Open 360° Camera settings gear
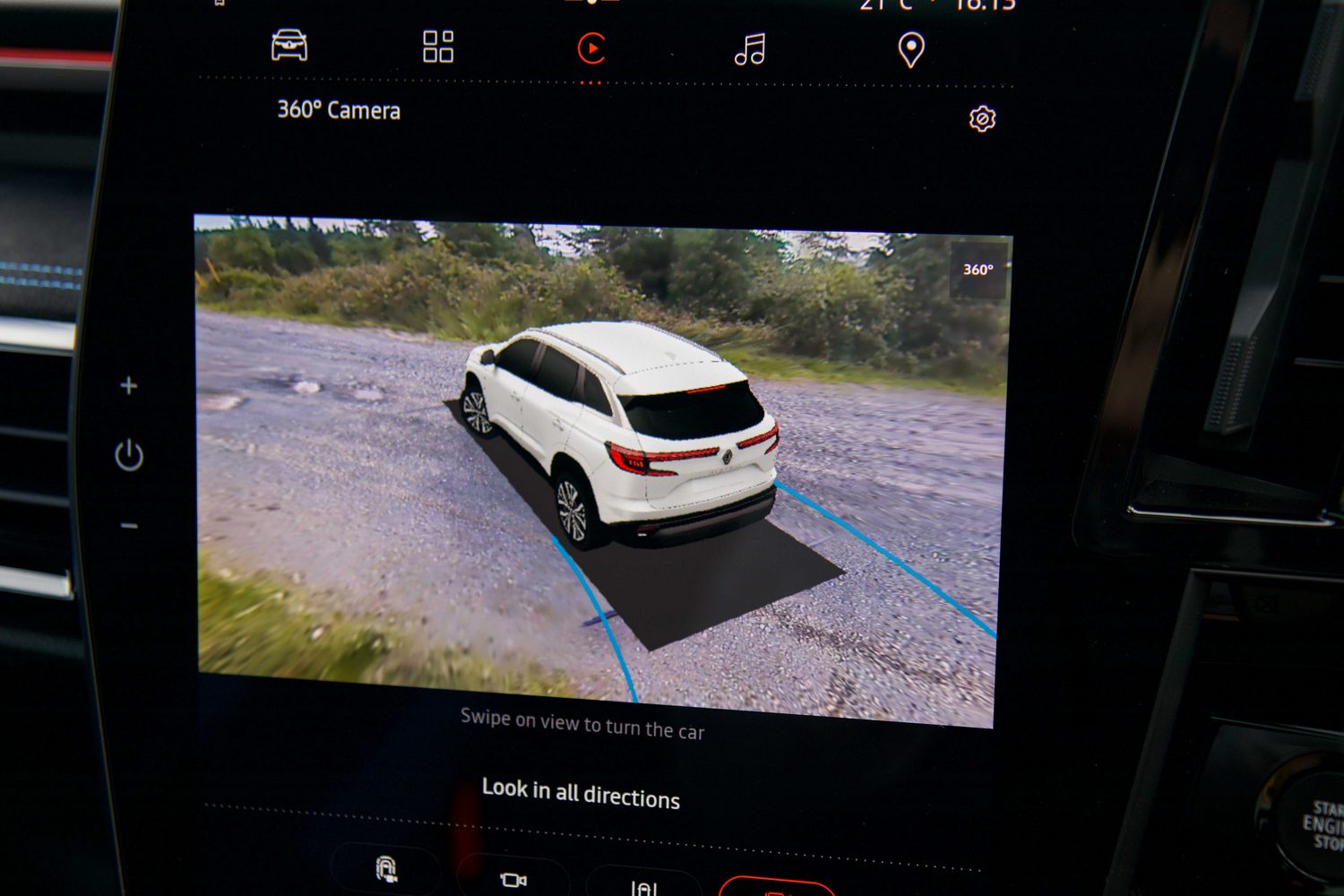This screenshot has height=896, width=1344. pos(982,119)
